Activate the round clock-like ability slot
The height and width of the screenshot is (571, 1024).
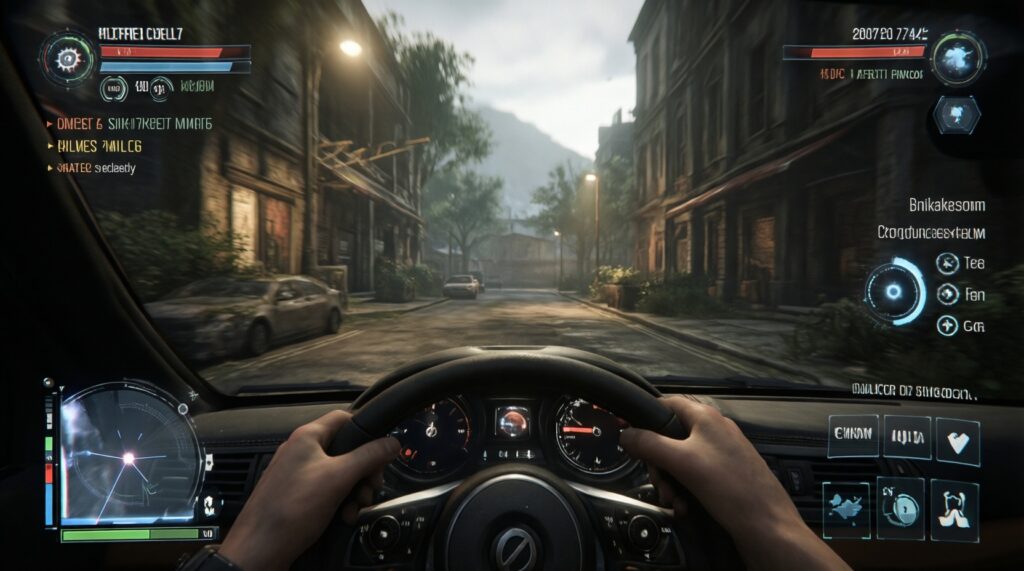pos(902,502)
